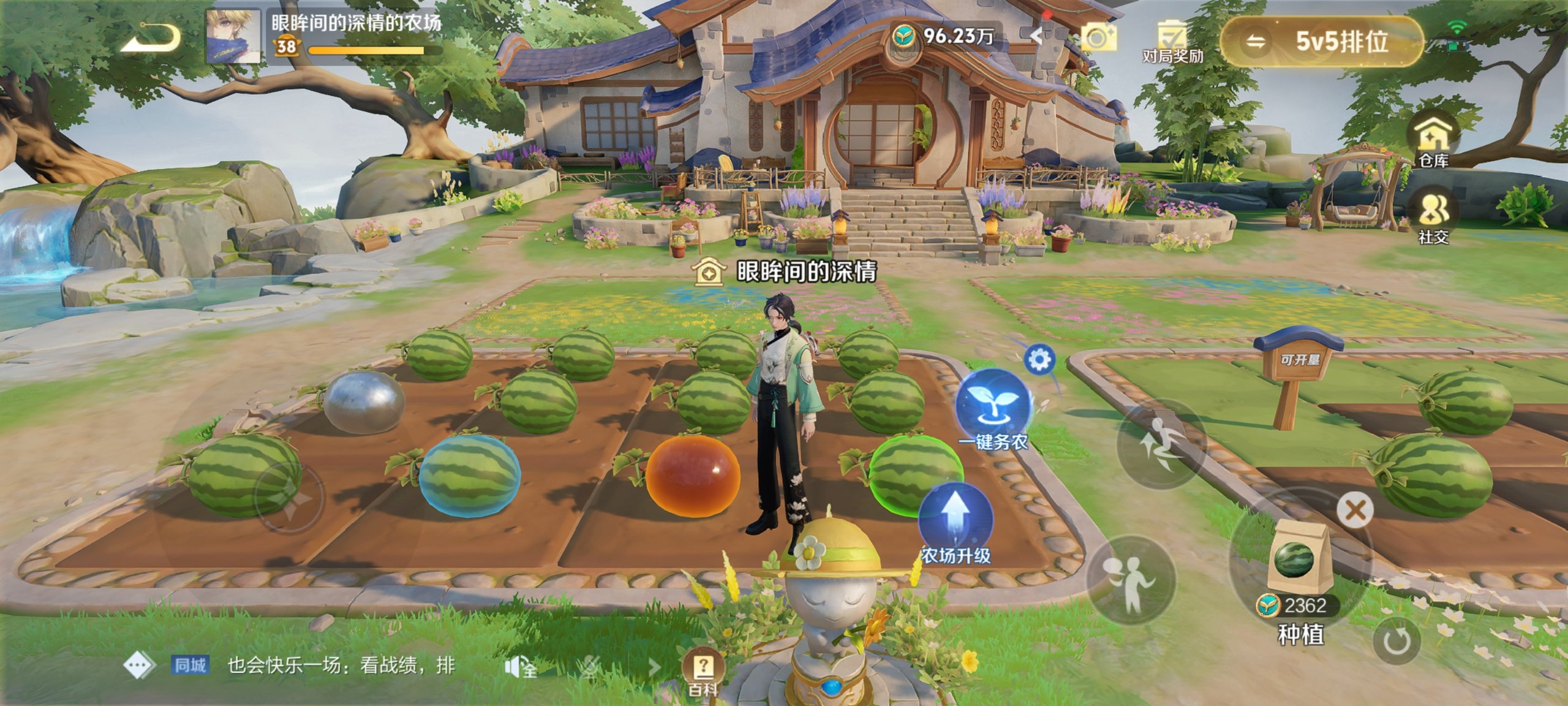Screen dimensions: 1568x706
Task: Open the chat message box
Action: click(340, 666)
